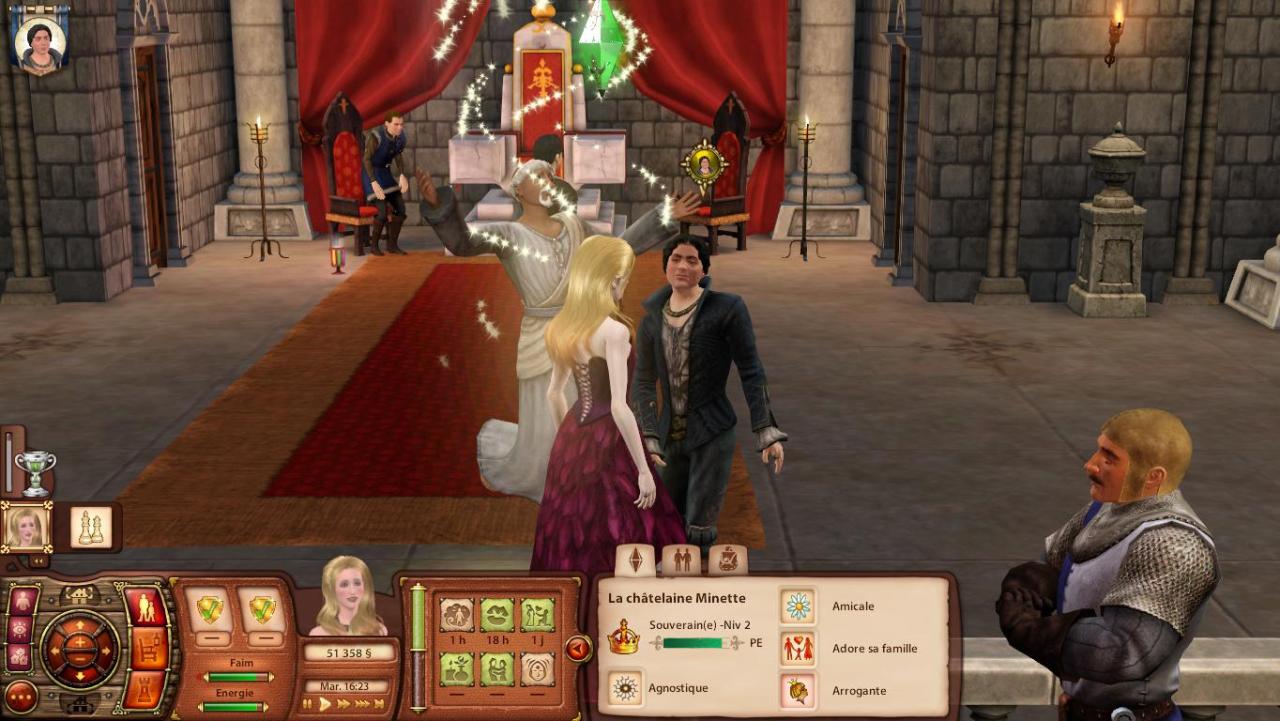Set game speed to triple fast-forward
The width and height of the screenshot is (1280, 721).
pyautogui.click(x=361, y=705)
